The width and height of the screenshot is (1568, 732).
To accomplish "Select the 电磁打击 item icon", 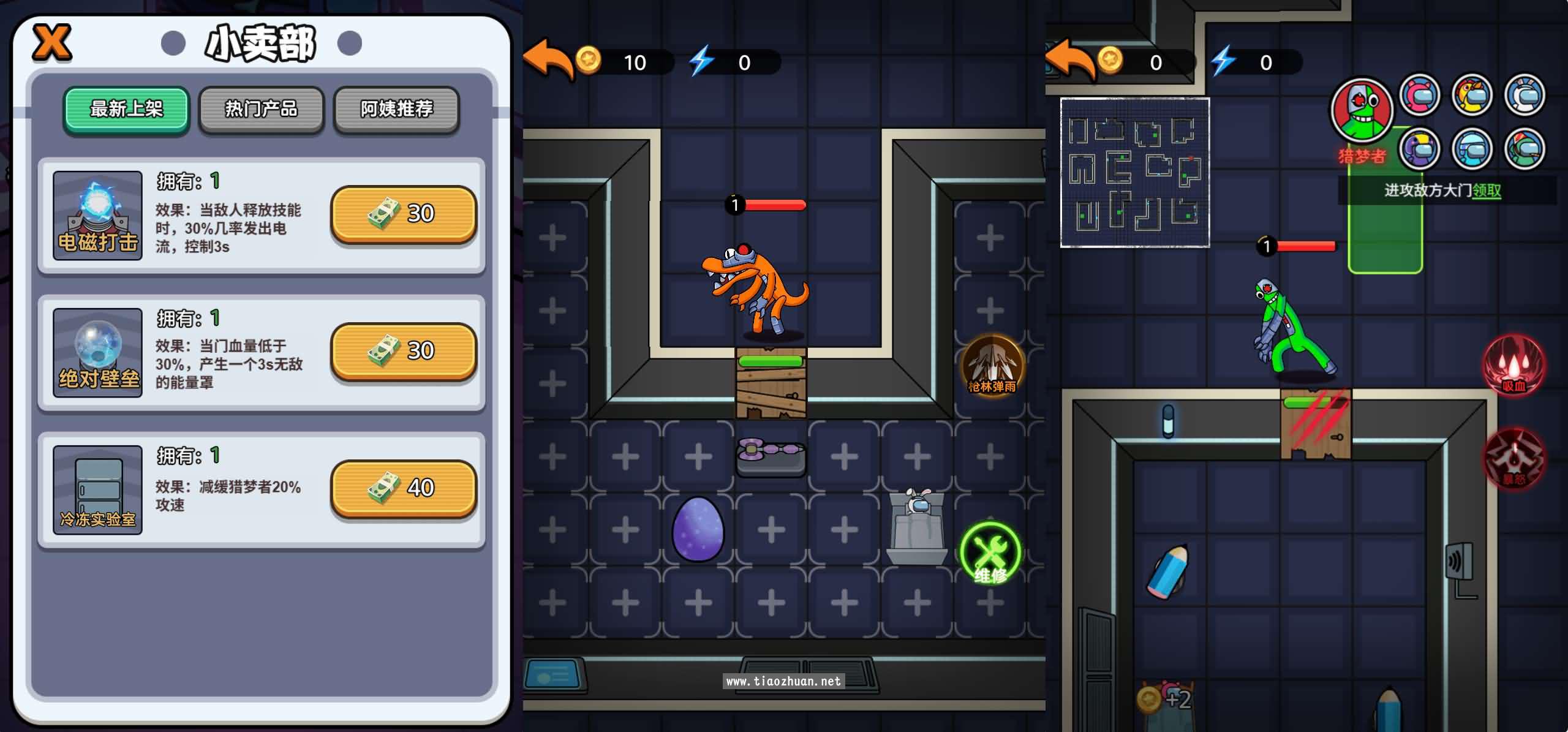I will [x=97, y=215].
